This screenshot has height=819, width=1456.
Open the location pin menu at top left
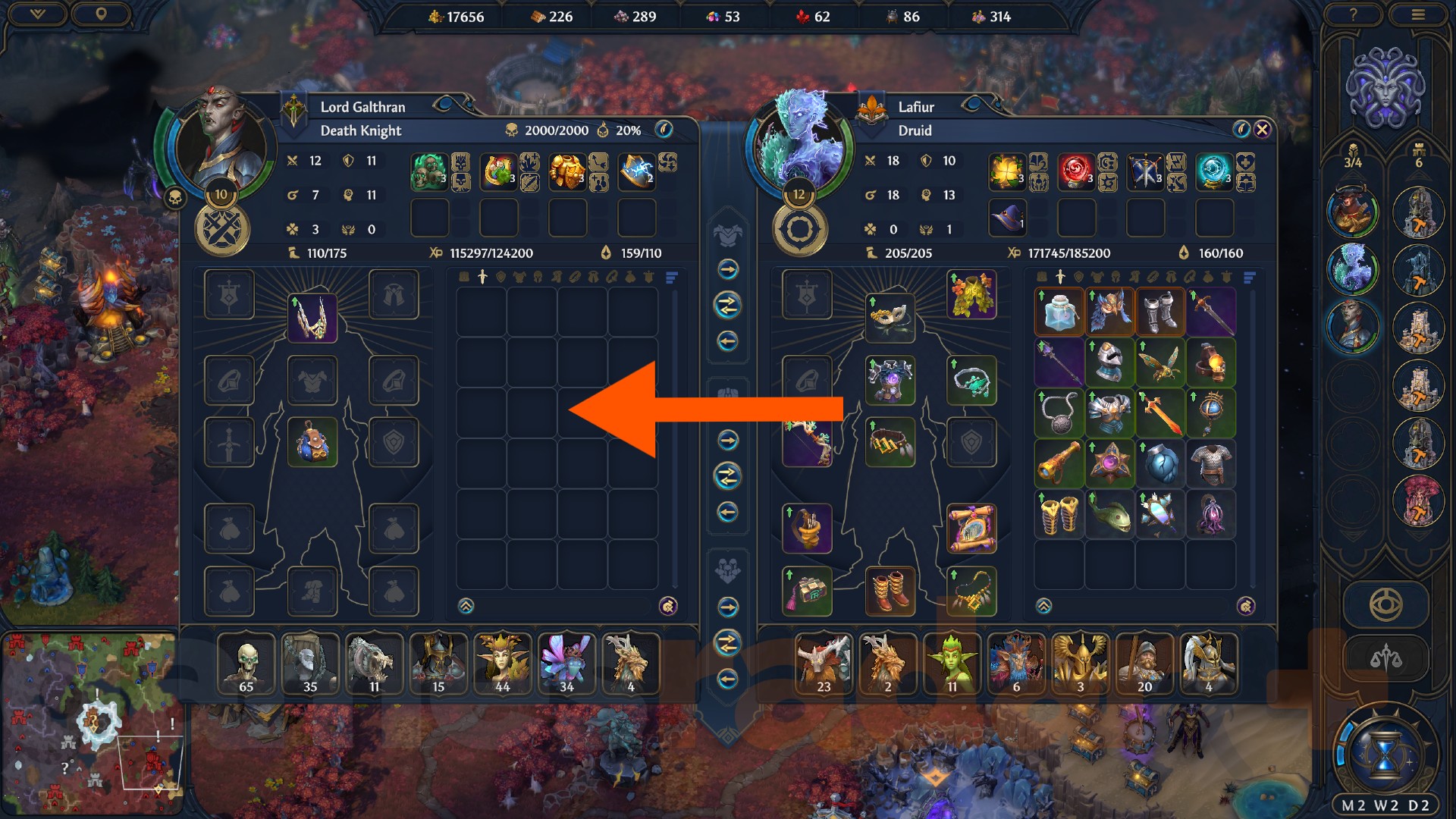(102, 13)
